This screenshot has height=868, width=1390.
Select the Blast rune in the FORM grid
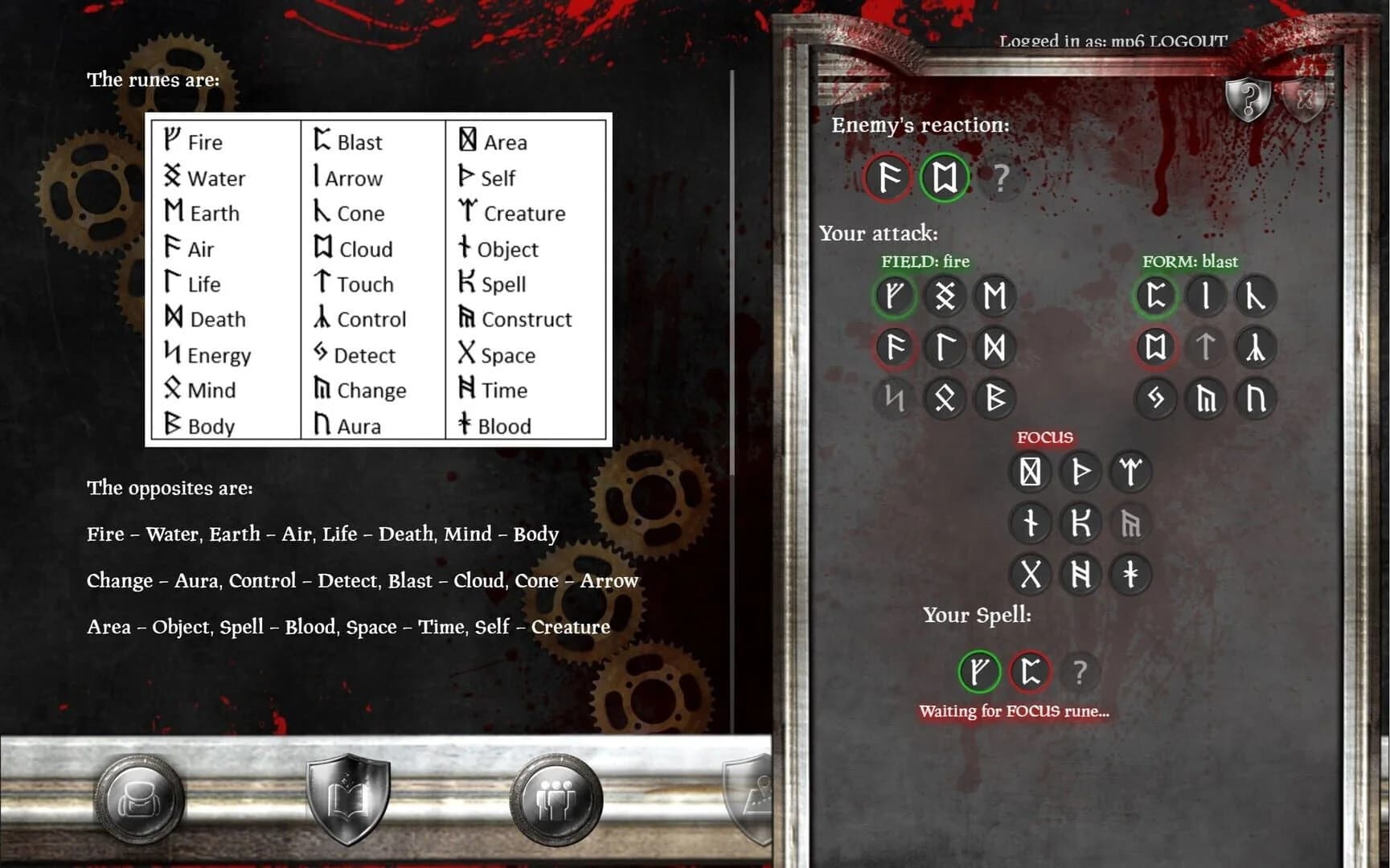point(1155,296)
